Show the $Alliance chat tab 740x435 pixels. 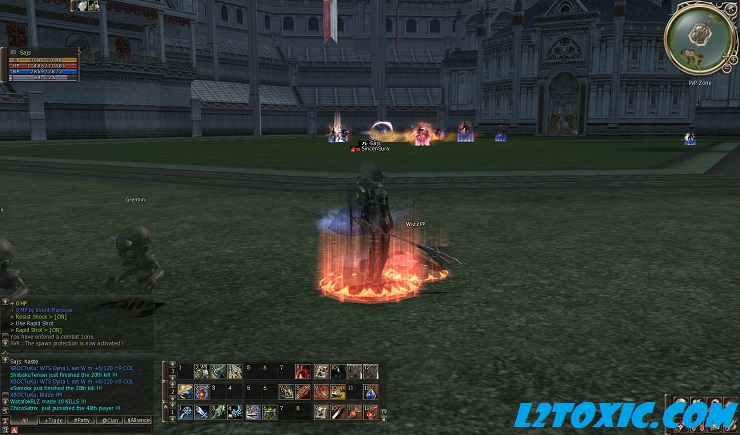(x=138, y=421)
